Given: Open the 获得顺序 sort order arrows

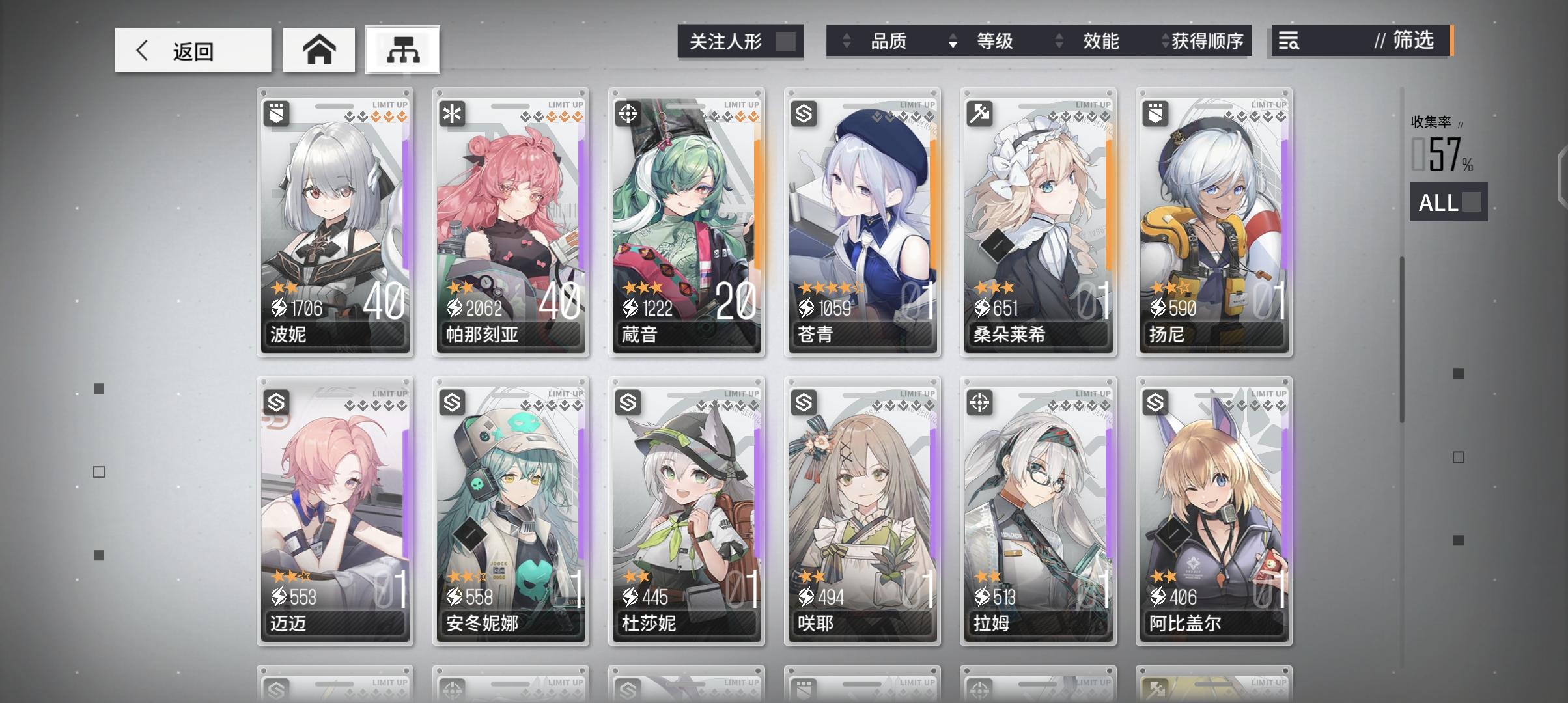Looking at the screenshot, I should pyautogui.click(x=1166, y=41).
